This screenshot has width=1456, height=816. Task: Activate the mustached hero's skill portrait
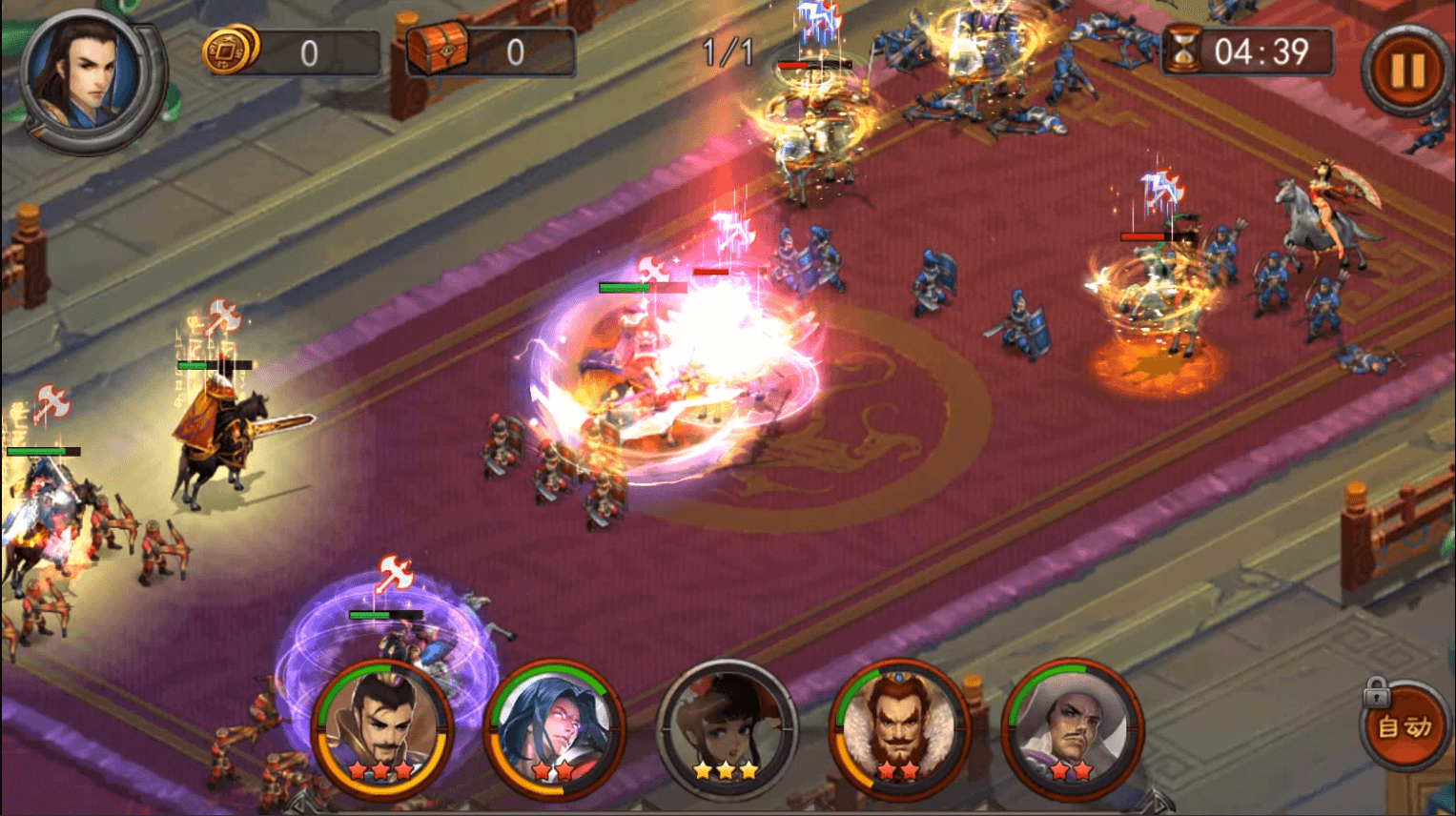pyautogui.click(x=383, y=729)
